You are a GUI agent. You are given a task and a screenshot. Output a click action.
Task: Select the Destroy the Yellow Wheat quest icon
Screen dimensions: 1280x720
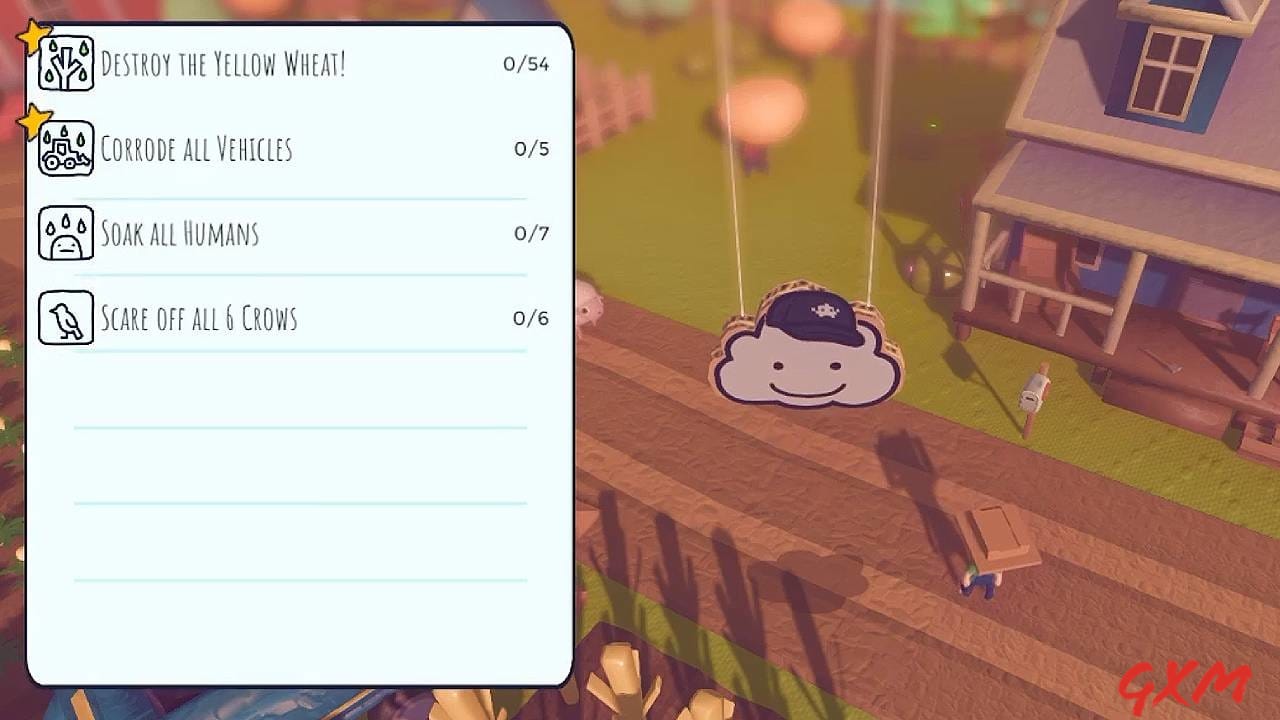65,63
